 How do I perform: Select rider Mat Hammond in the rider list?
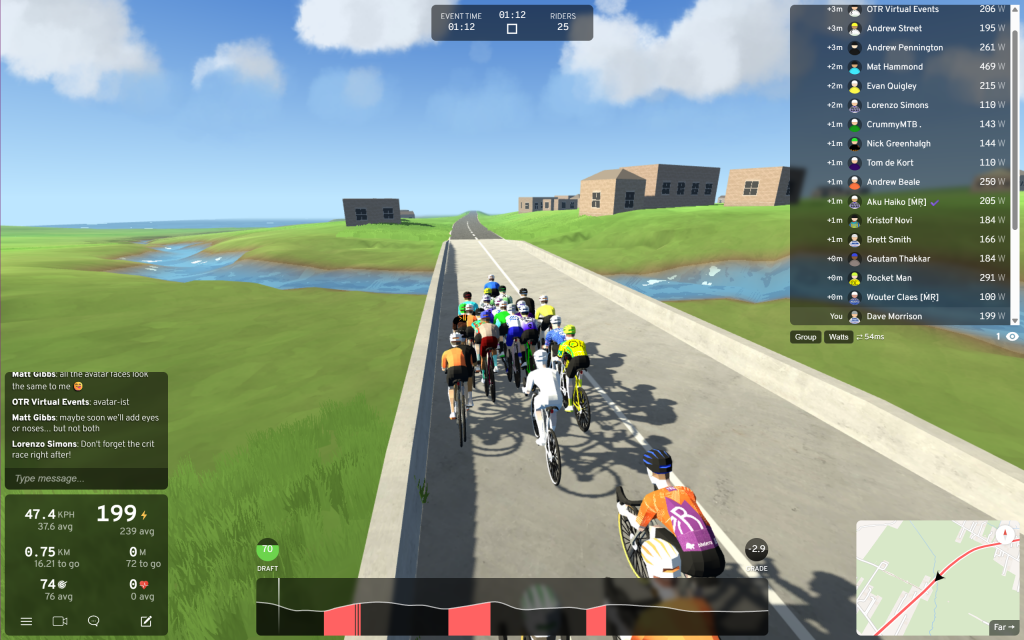895,67
